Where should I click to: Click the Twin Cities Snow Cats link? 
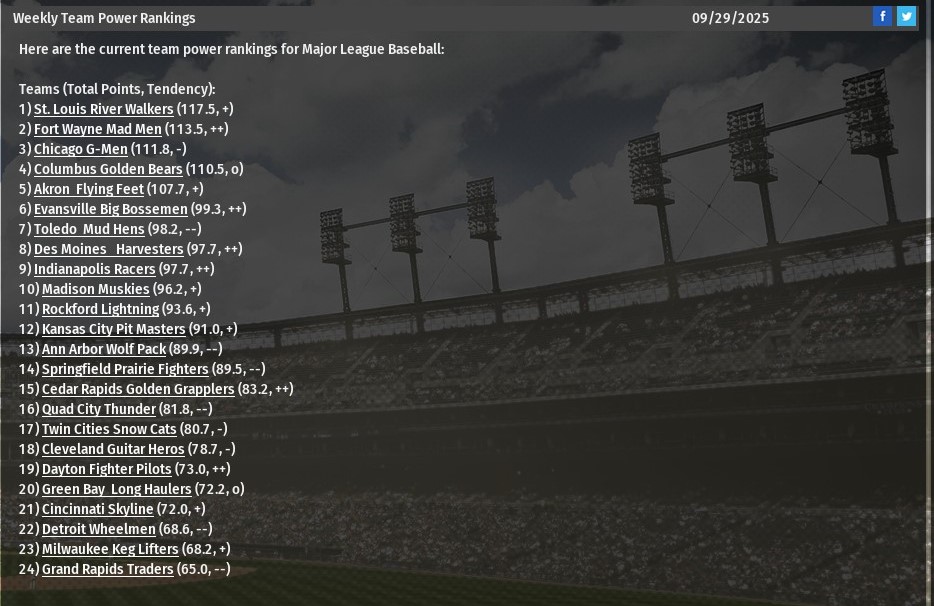click(x=109, y=429)
